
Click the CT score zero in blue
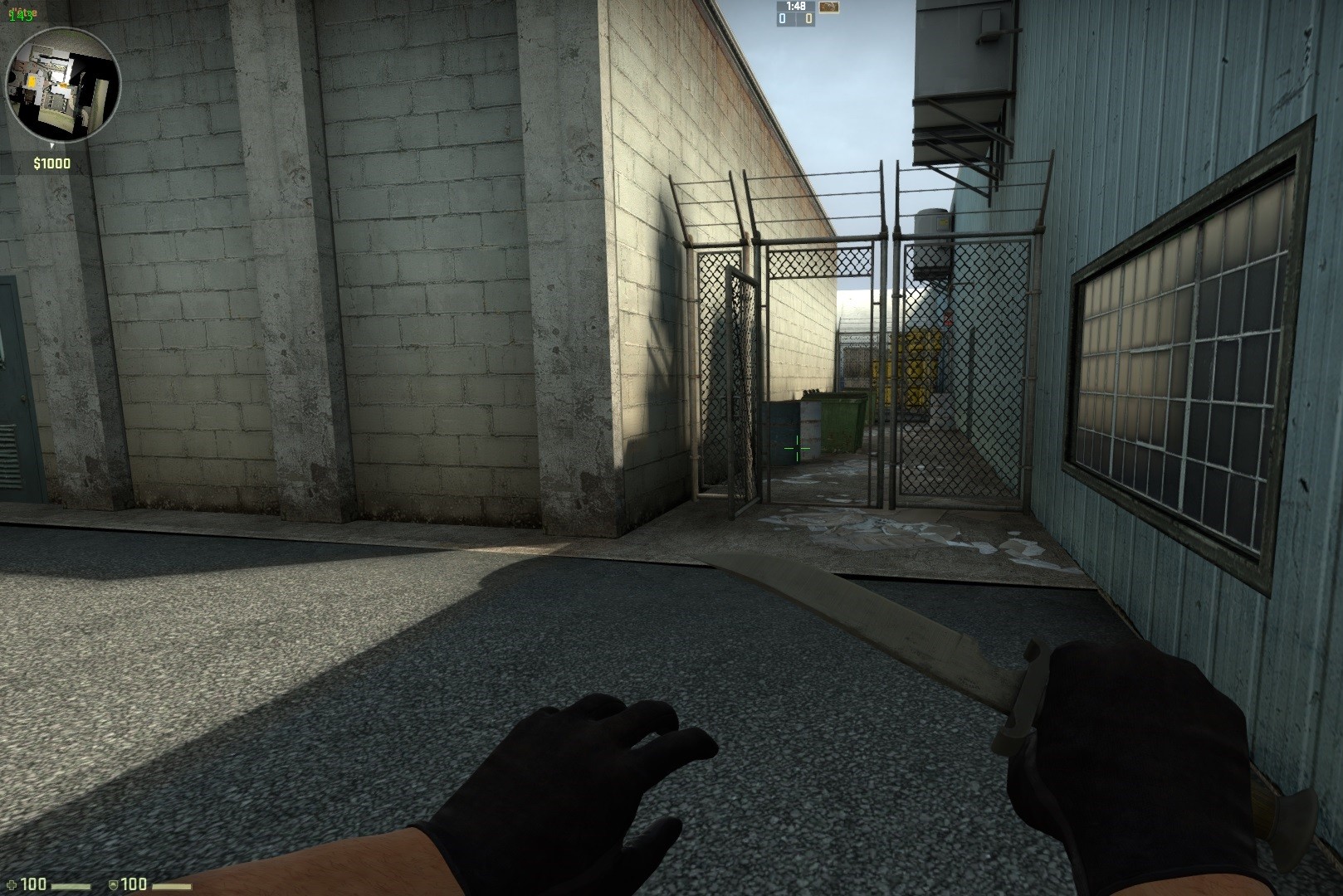[x=783, y=19]
